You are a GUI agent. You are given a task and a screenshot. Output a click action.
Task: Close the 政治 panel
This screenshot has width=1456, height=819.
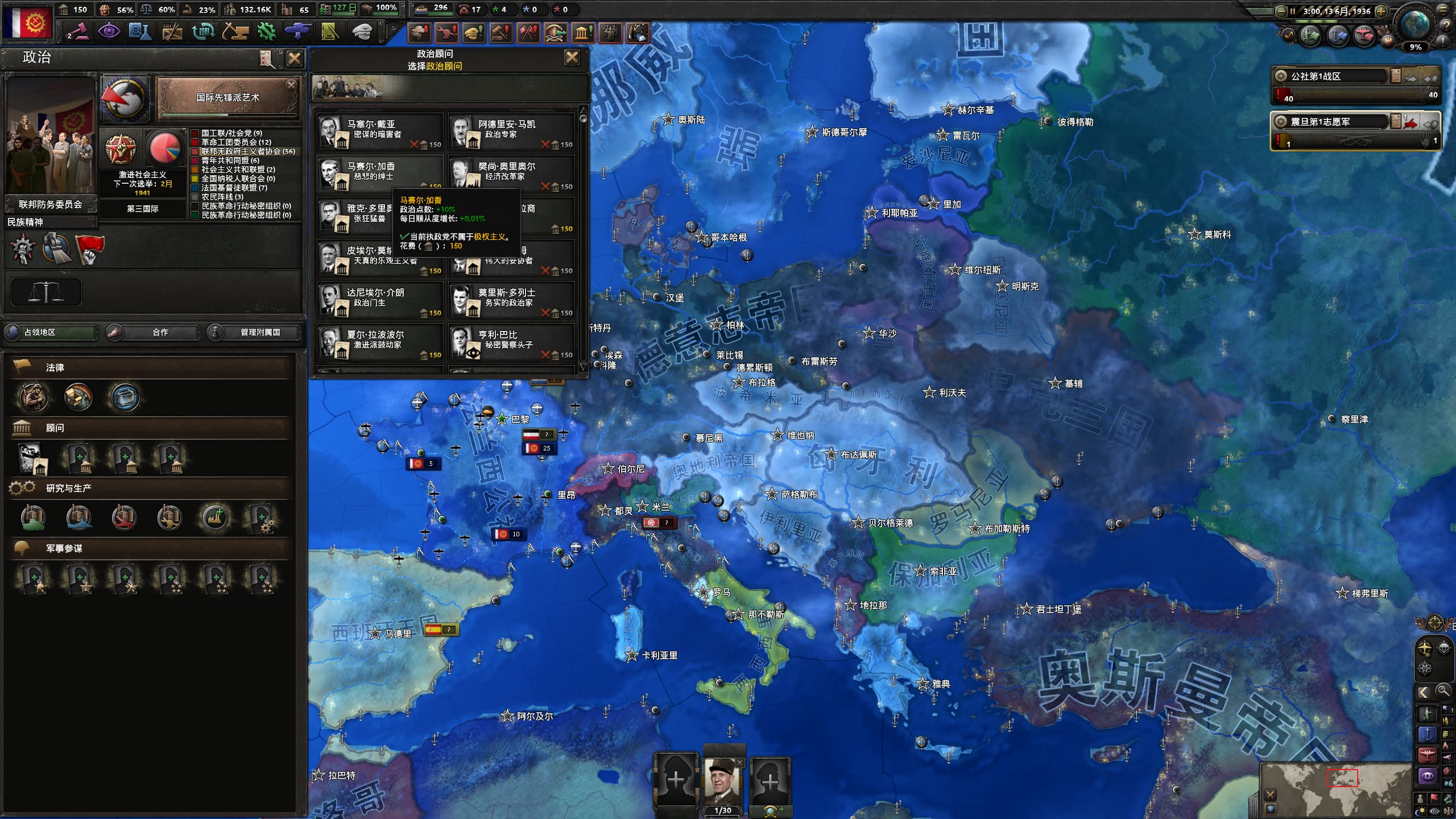(x=294, y=59)
